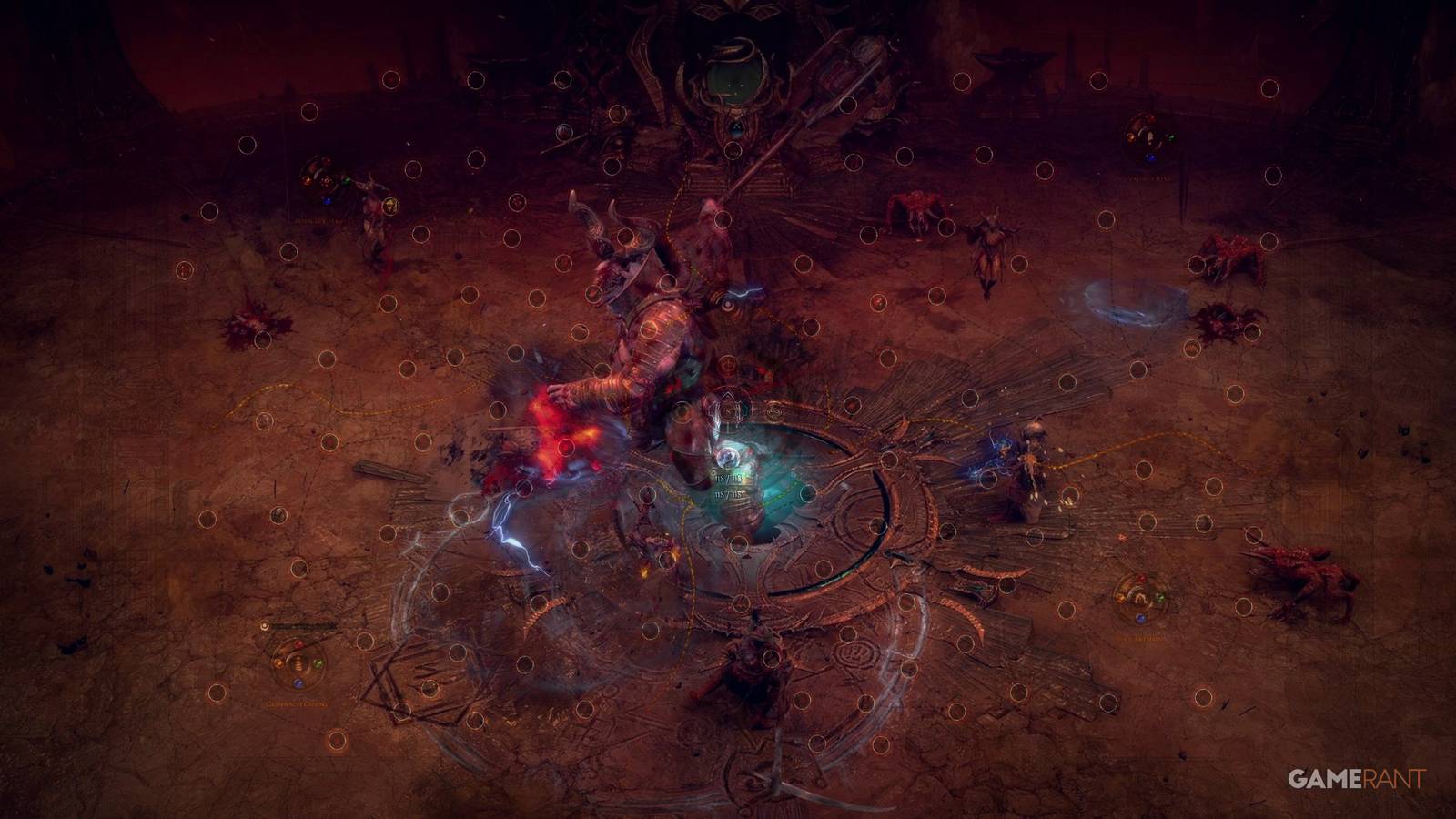Click the glowing white orb at the ritual device
Viewport: 1456px width, 819px height.
[x=728, y=458]
